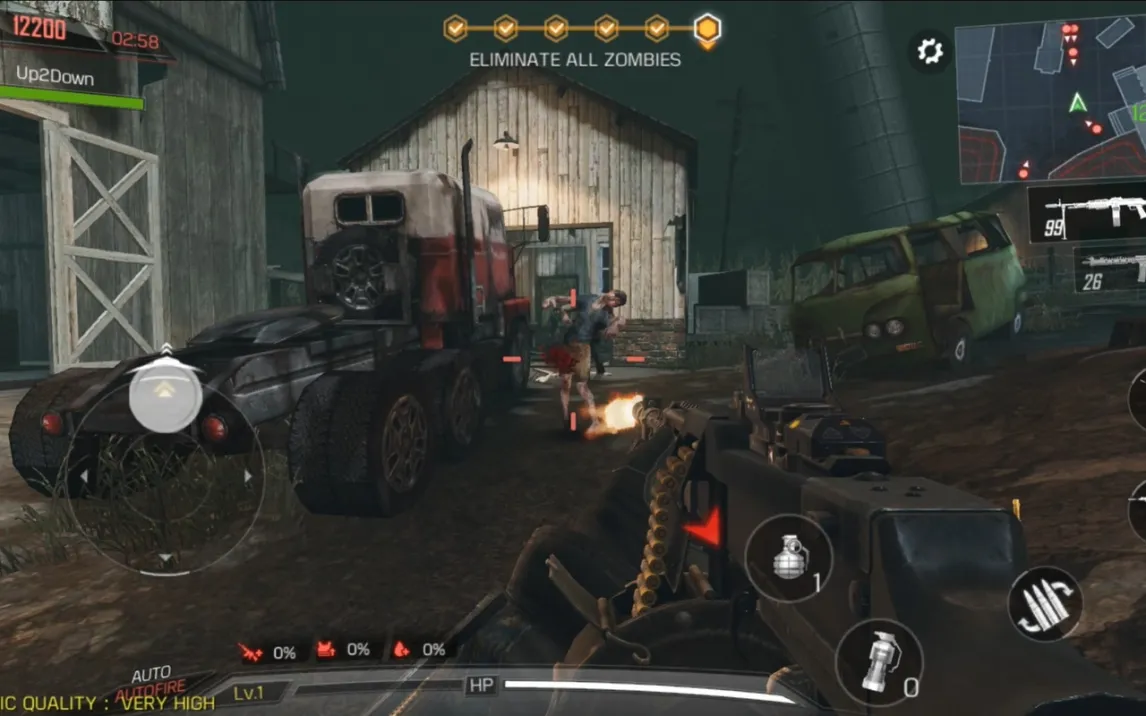Open the gear settings menu
The image size is (1146, 716).
930,51
